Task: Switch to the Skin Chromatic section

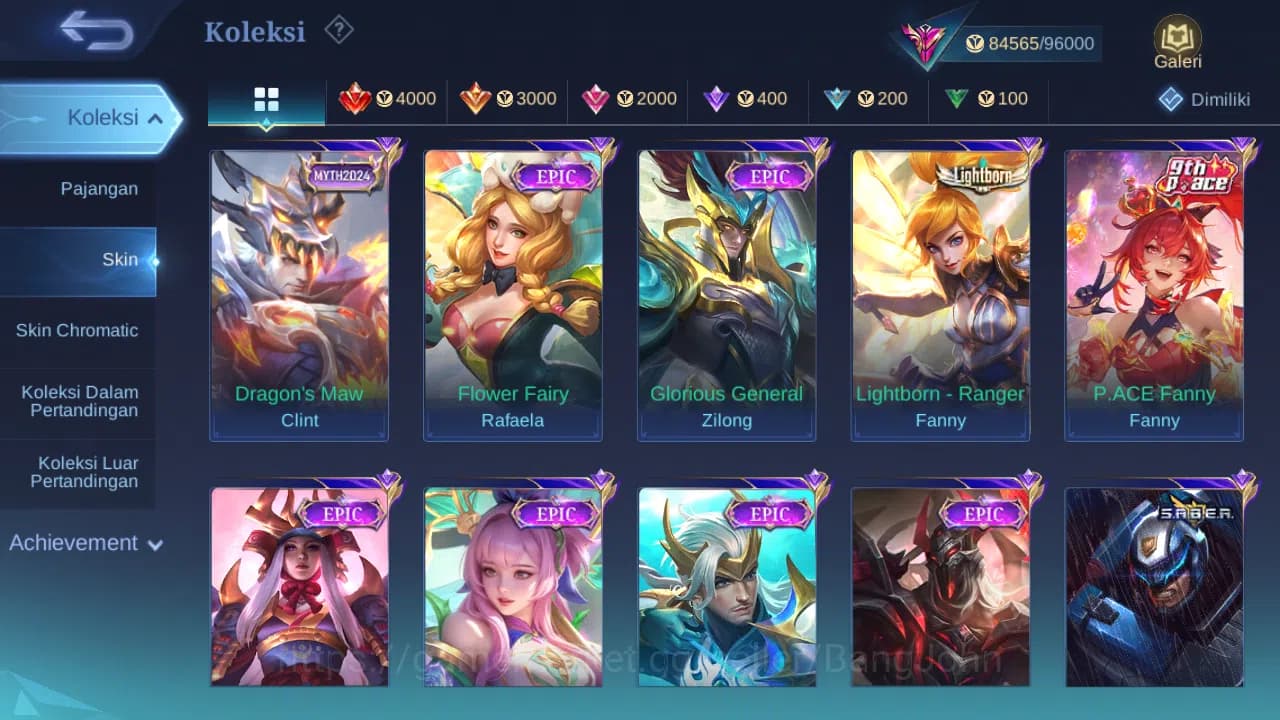Action: pyautogui.click(x=79, y=330)
